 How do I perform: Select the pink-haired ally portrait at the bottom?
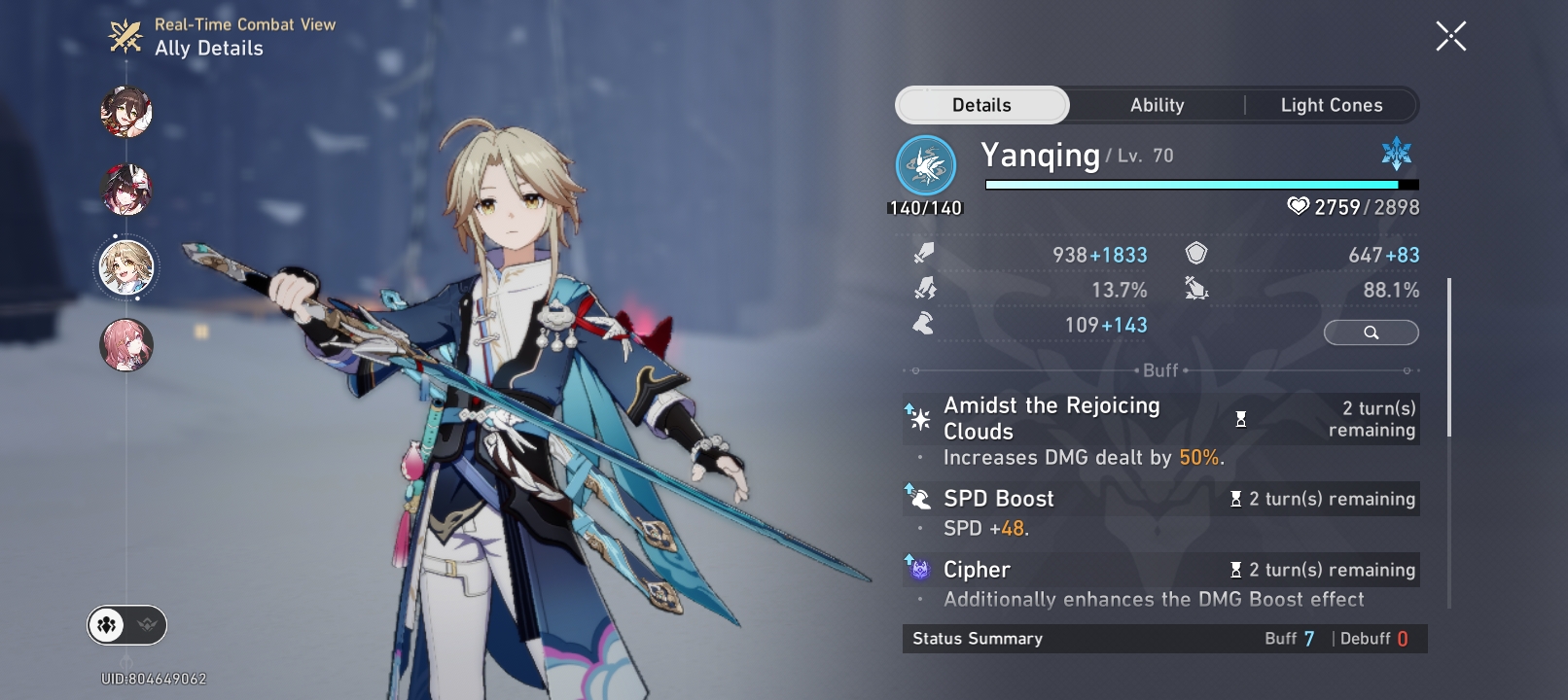126,344
